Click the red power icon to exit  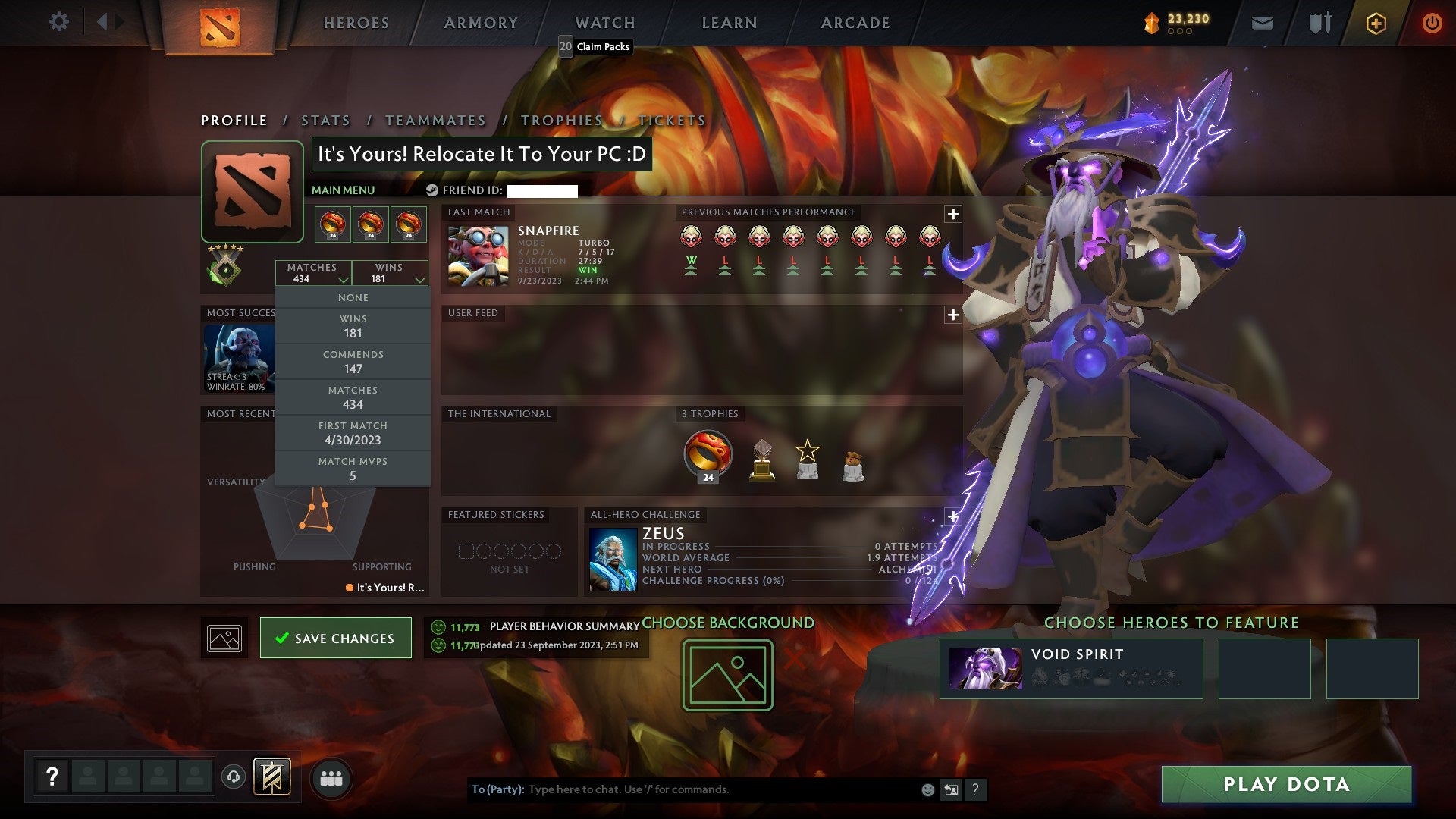[1432, 23]
